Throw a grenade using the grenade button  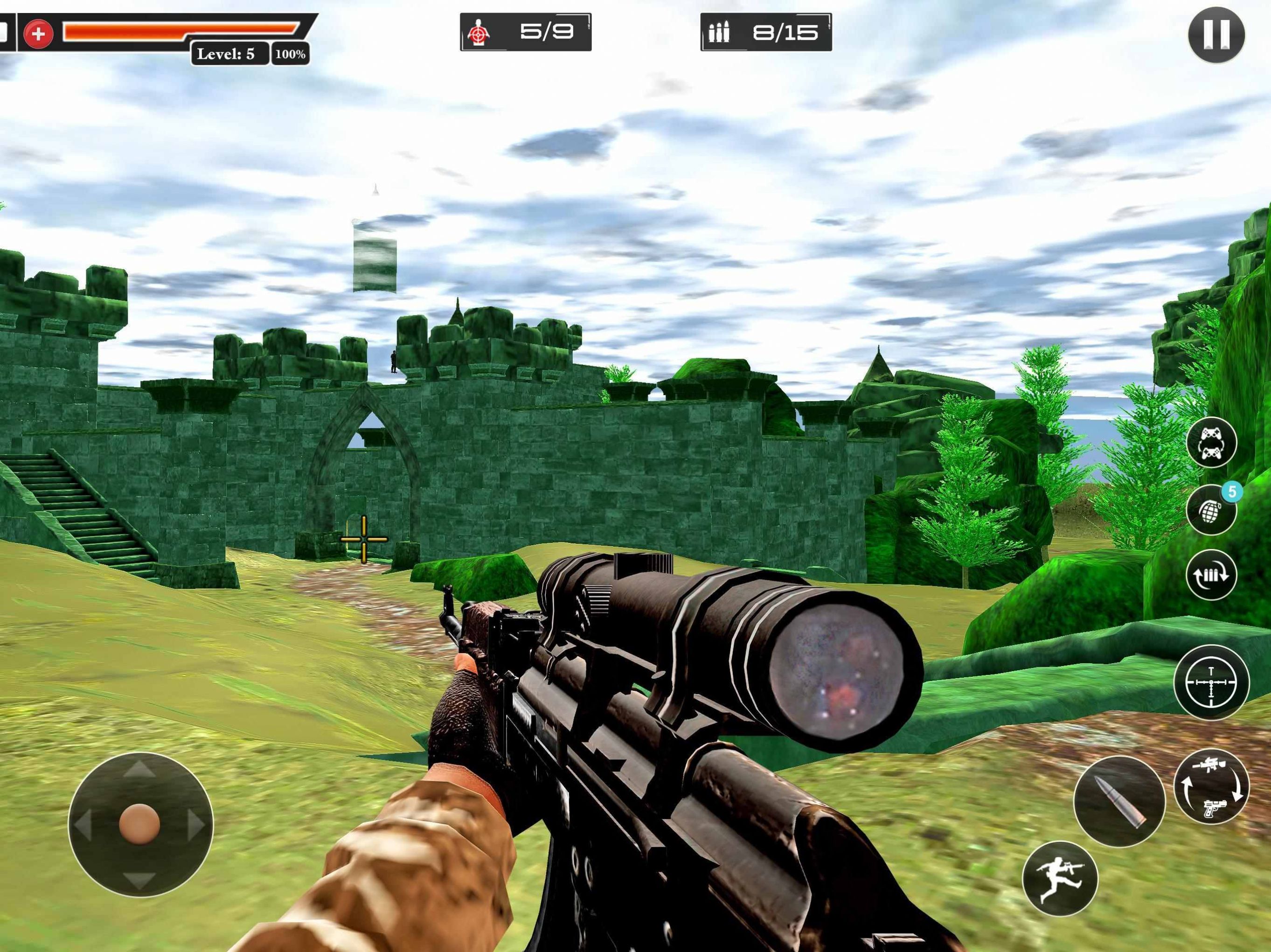coord(1211,511)
